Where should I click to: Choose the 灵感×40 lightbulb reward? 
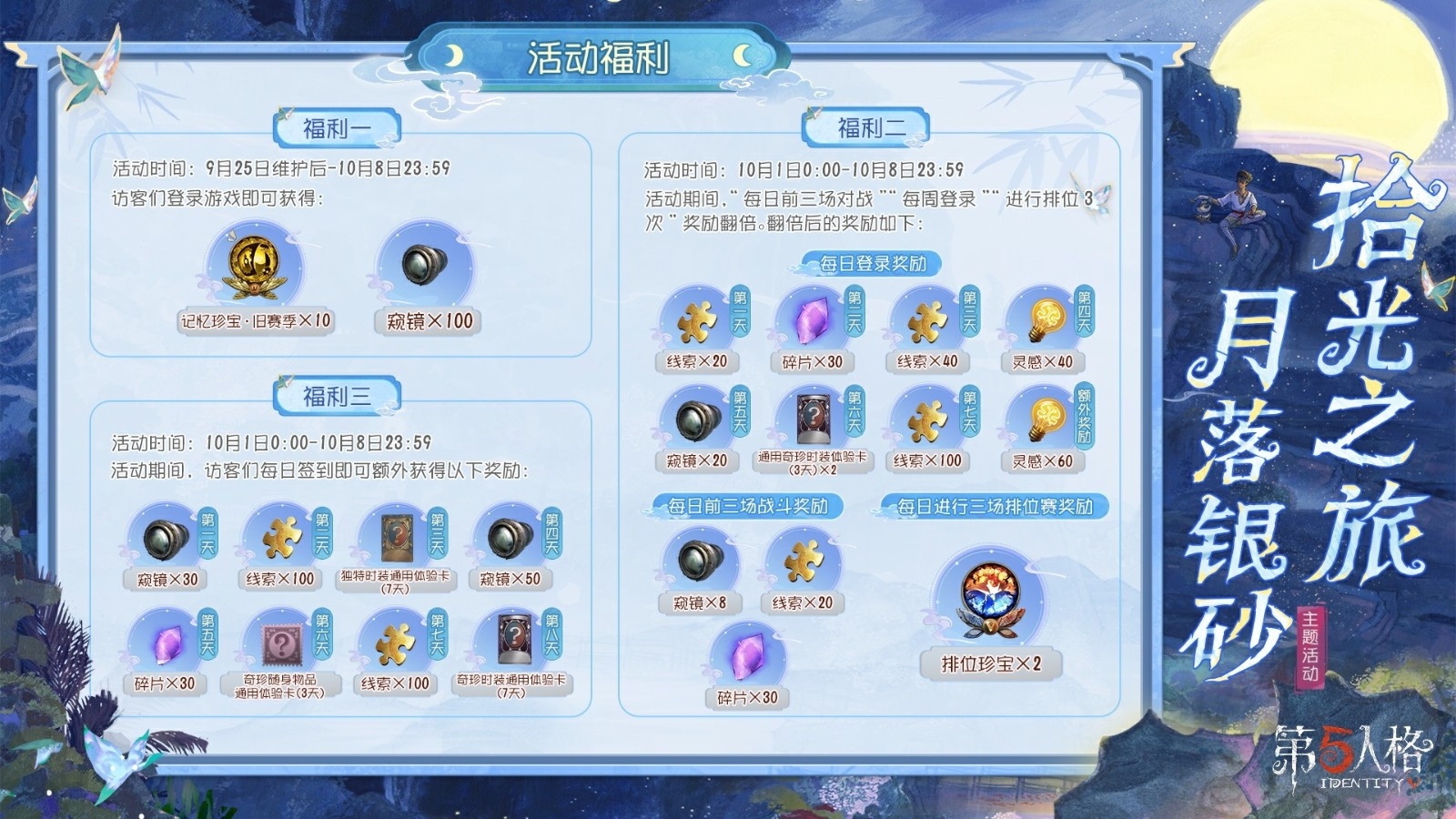(x=1043, y=320)
